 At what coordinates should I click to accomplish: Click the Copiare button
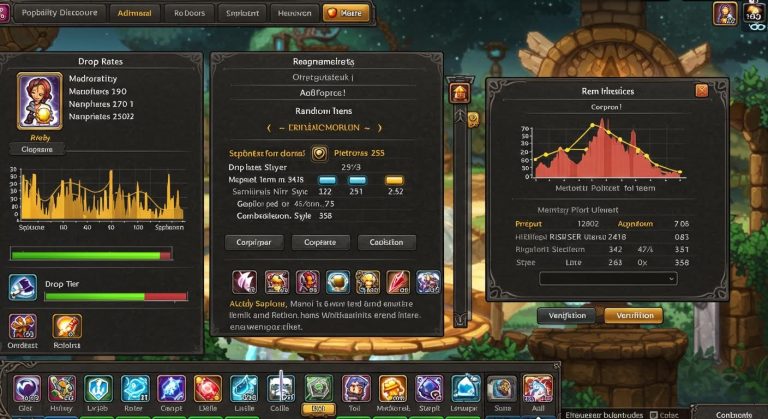pos(320,242)
